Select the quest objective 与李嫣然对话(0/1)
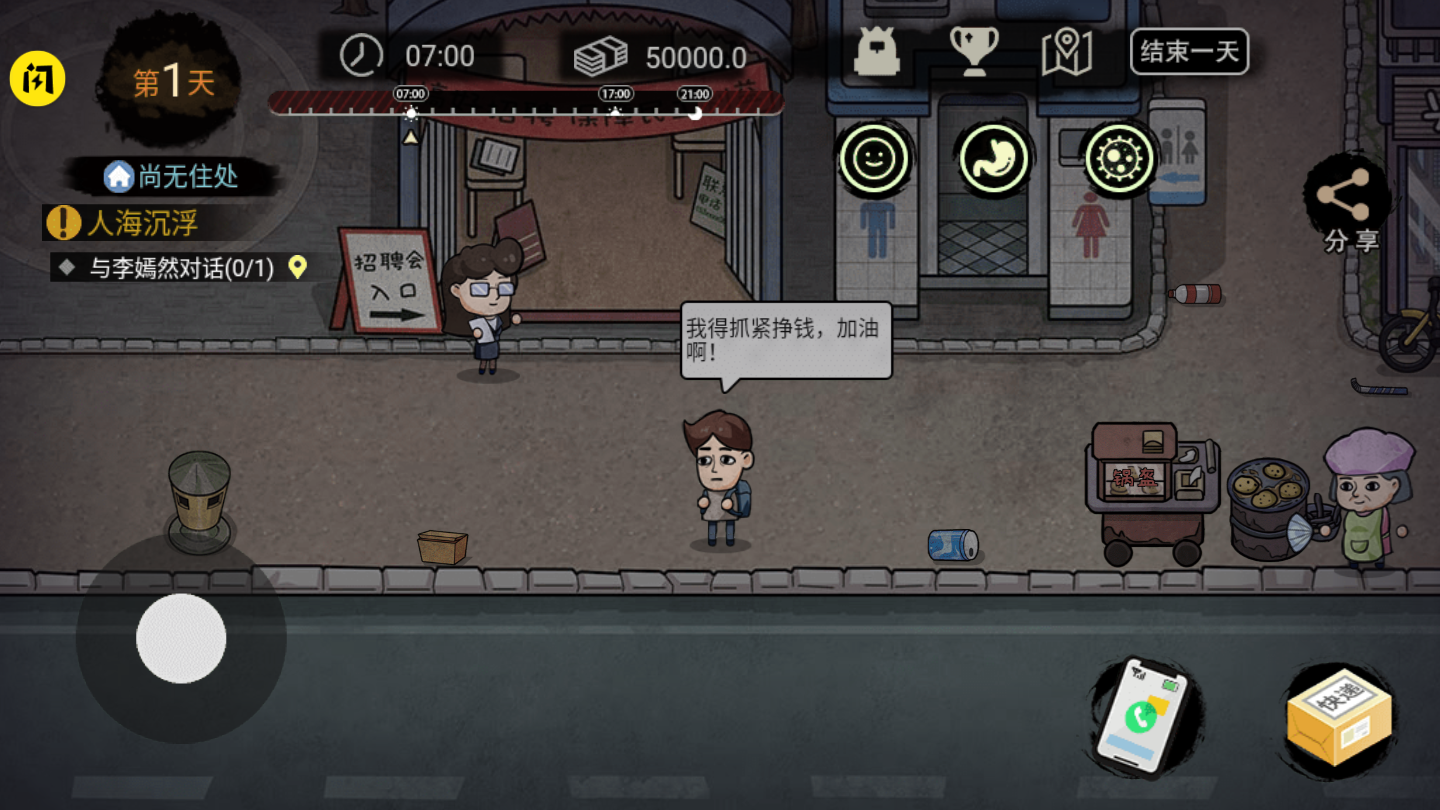 [175, 268]
